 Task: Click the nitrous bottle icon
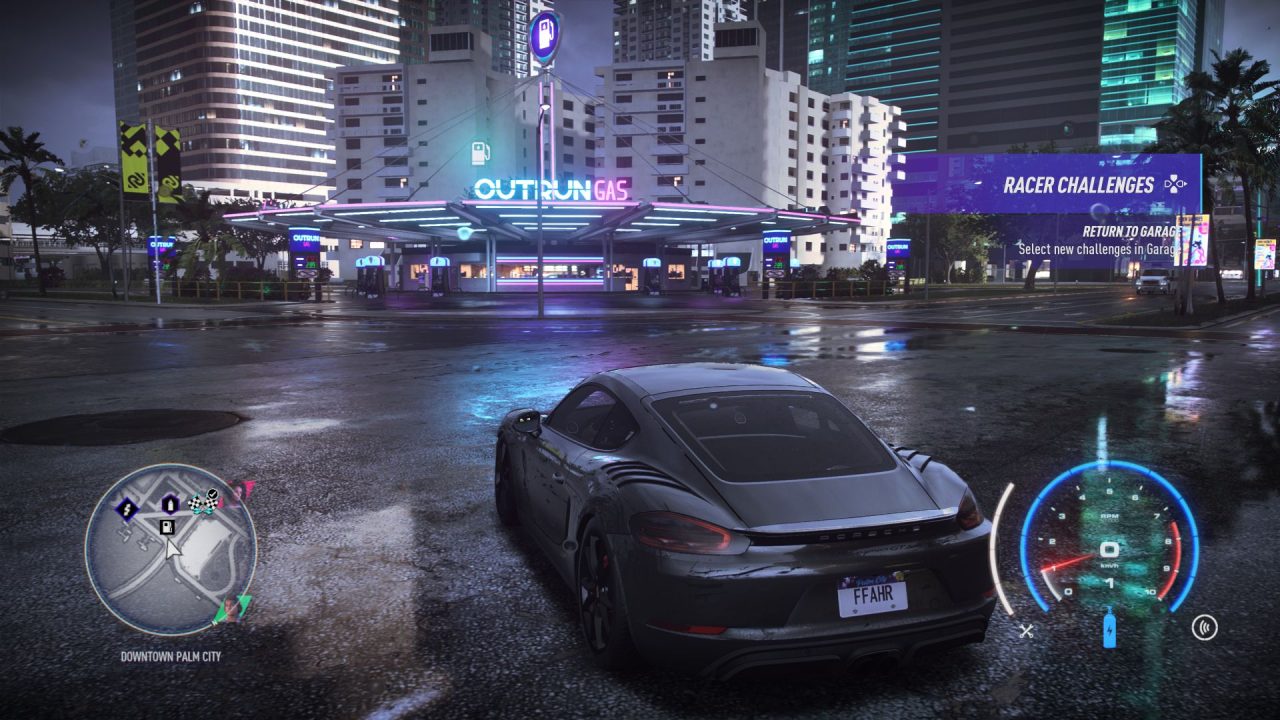click(1109, 629)
